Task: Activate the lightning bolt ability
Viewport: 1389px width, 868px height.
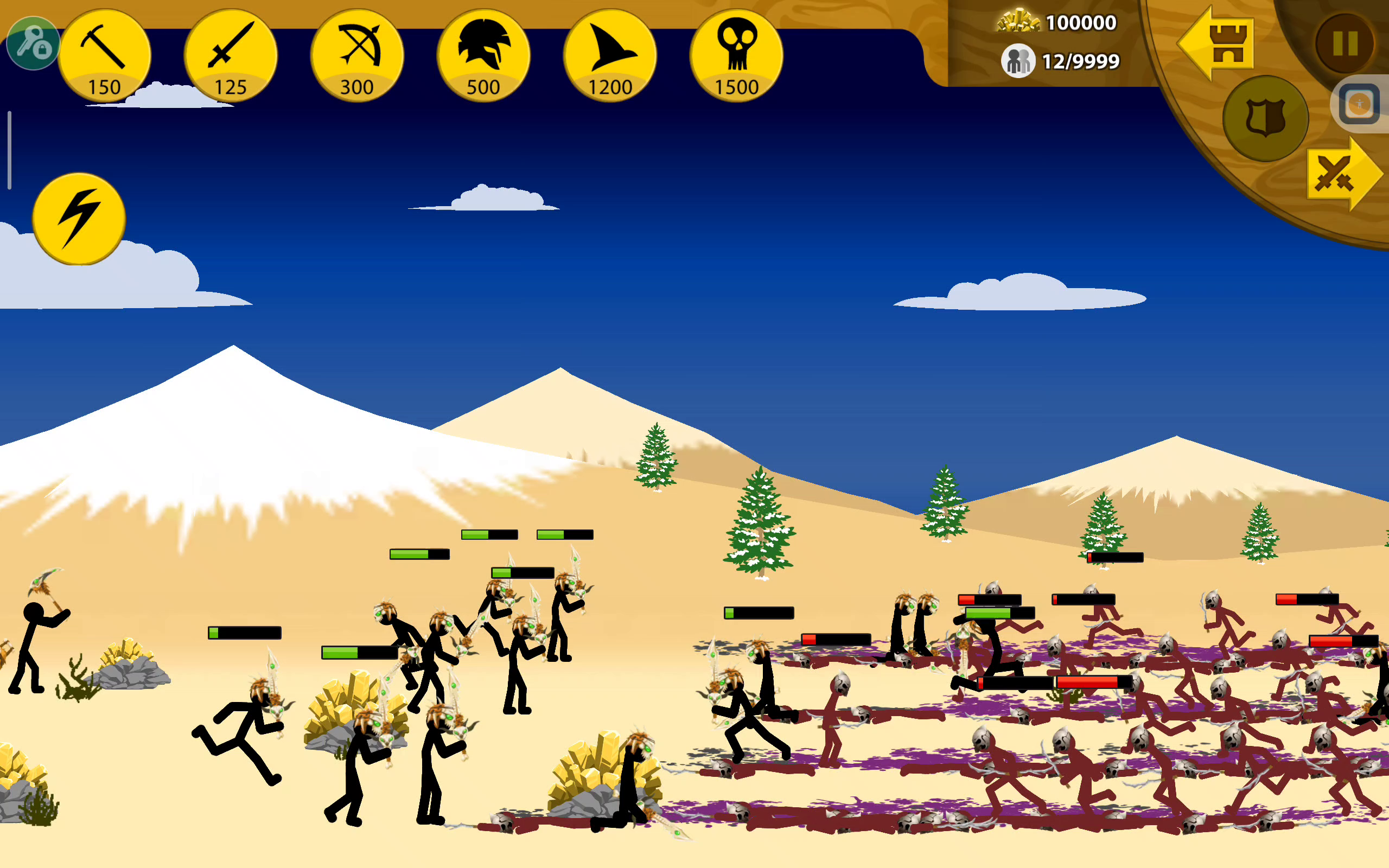Action: coord(79,219)
